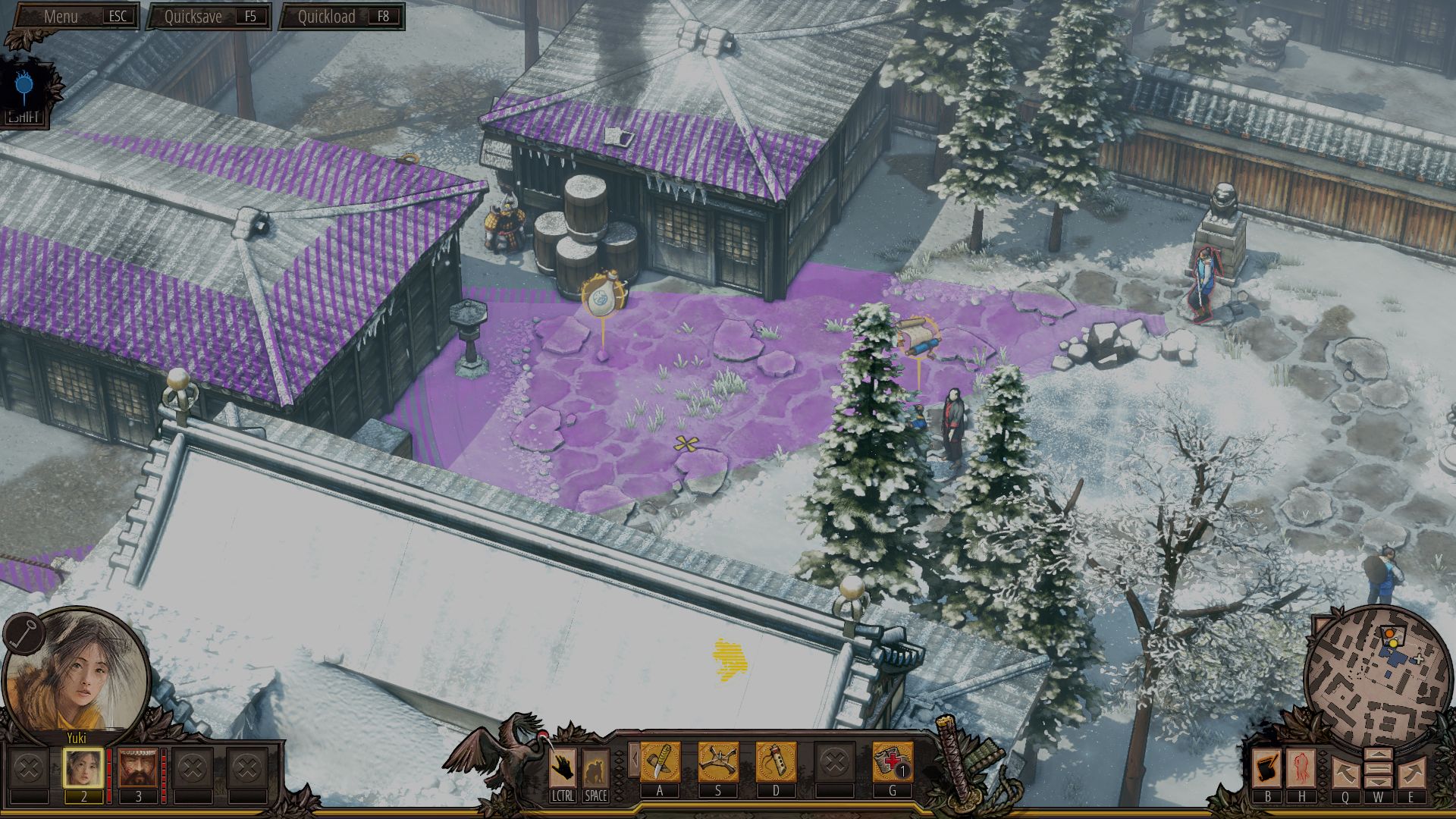Click the key icon beside Yuki's portrait

click(23, 633)
